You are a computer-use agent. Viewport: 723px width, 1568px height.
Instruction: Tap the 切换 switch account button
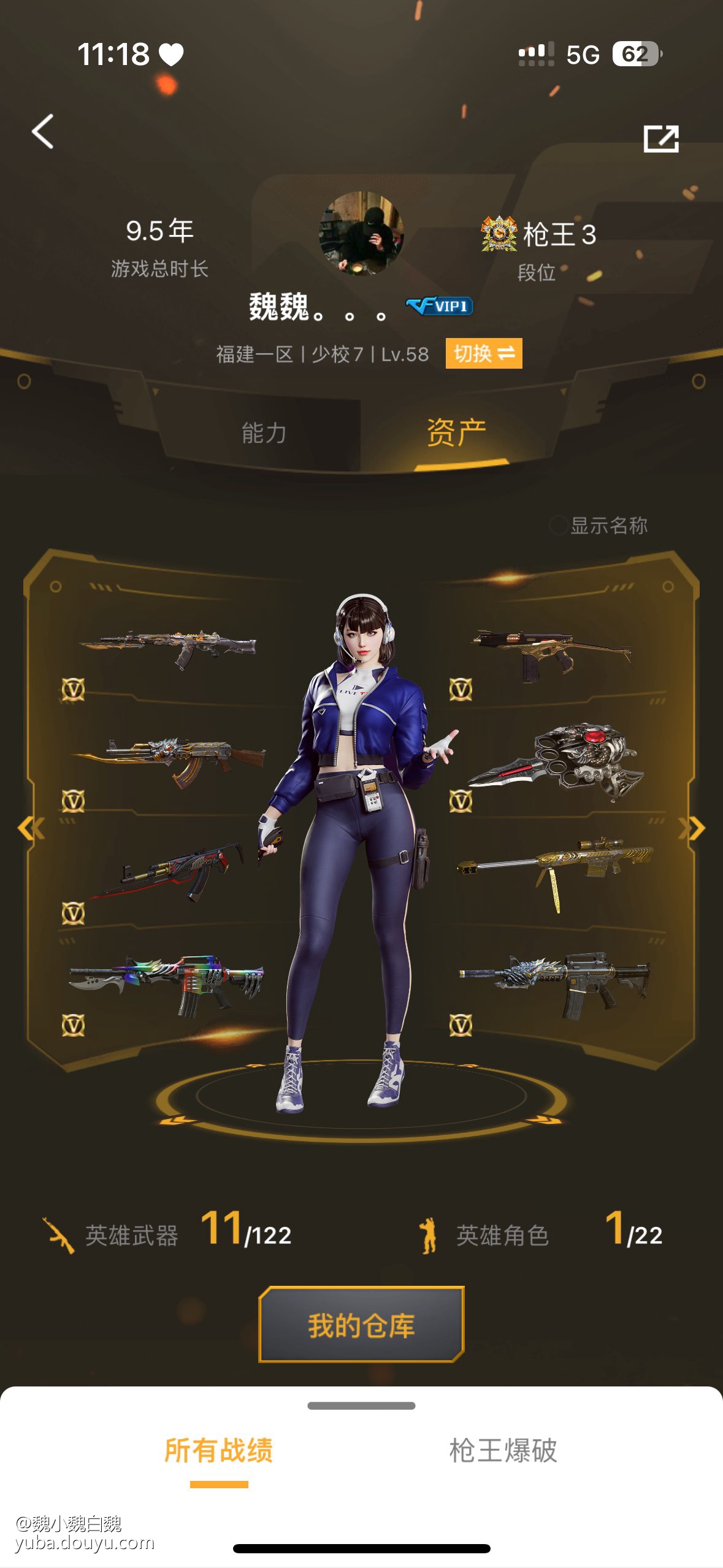click(x=483, y=354)
